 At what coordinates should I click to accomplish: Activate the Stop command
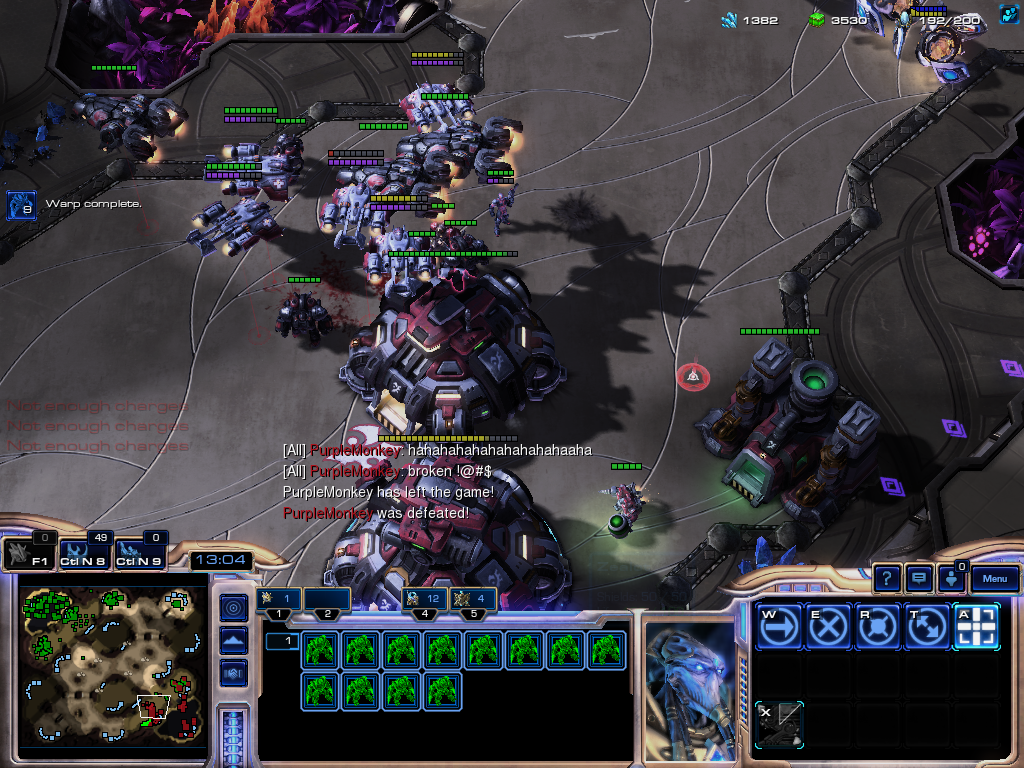(x=828, y=627)
